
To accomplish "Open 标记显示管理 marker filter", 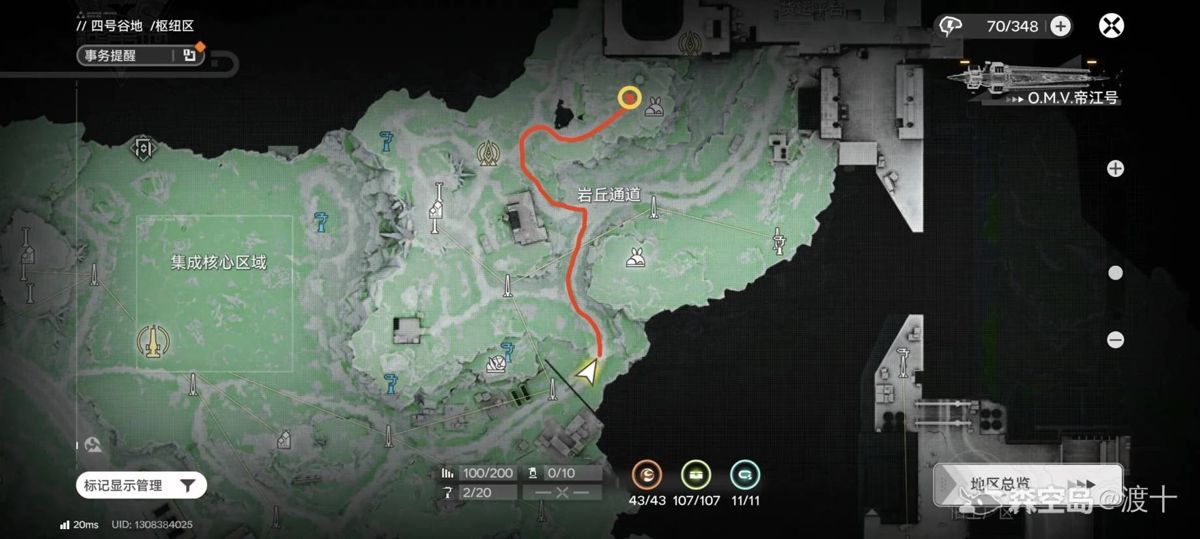I will tap(141, 486).
